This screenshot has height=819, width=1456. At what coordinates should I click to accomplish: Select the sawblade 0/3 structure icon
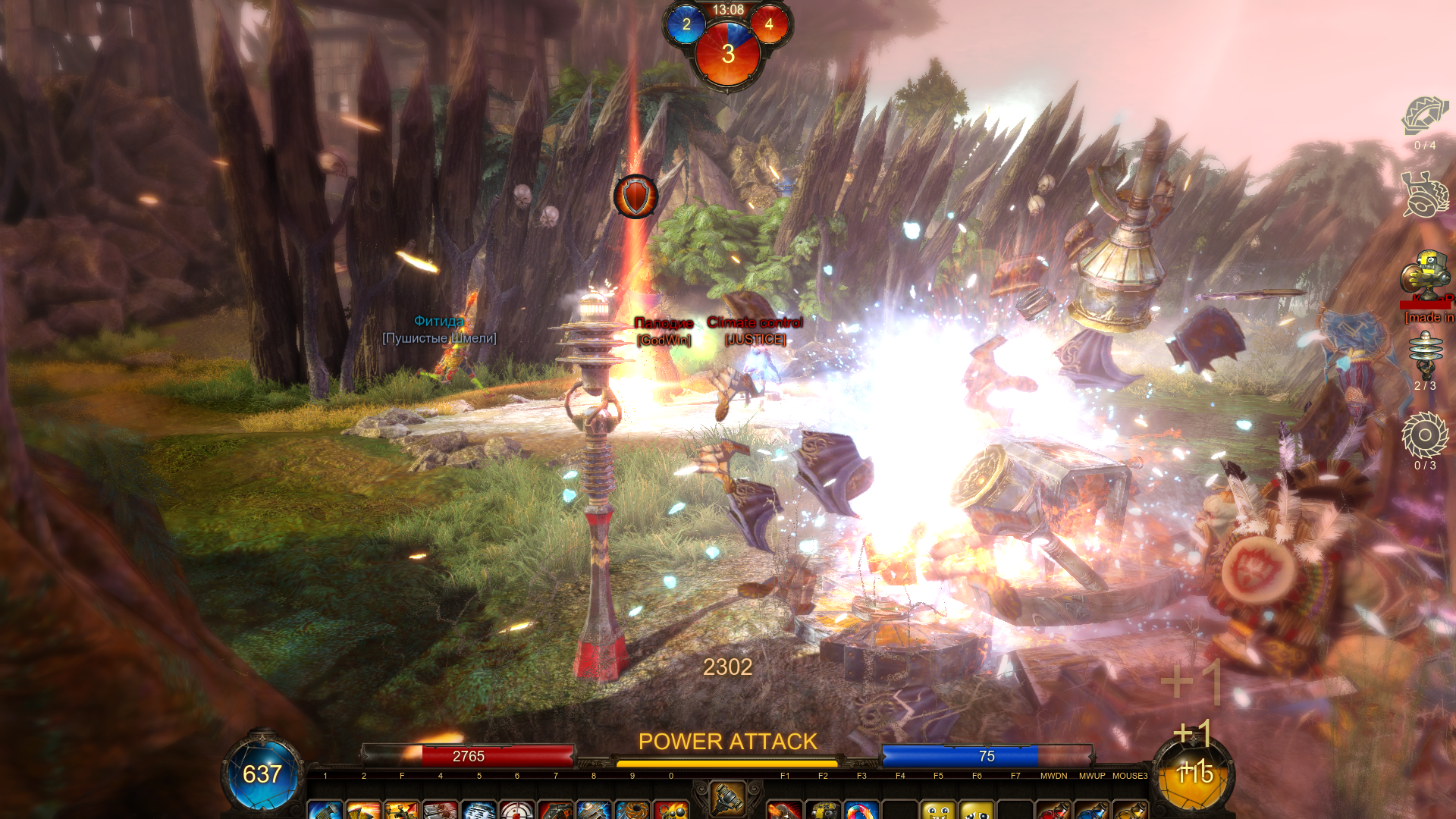[1425, 435]
